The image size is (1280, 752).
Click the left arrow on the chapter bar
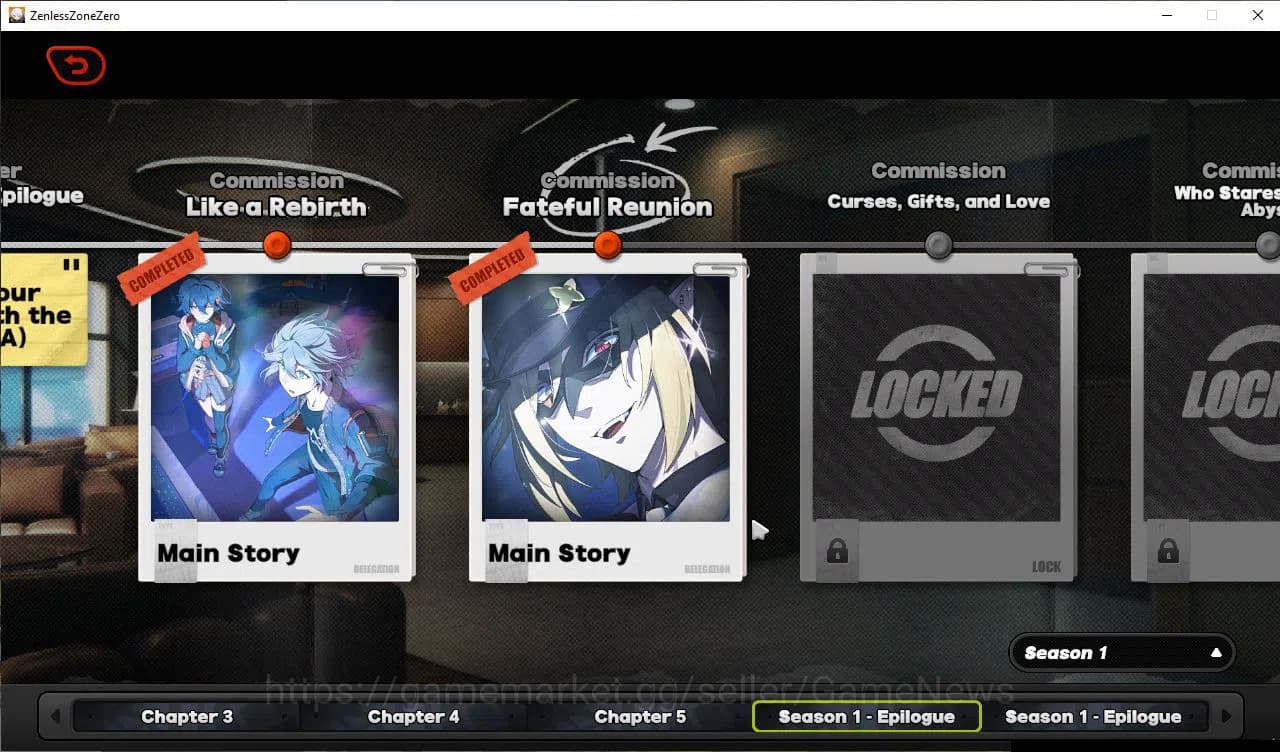55,716
